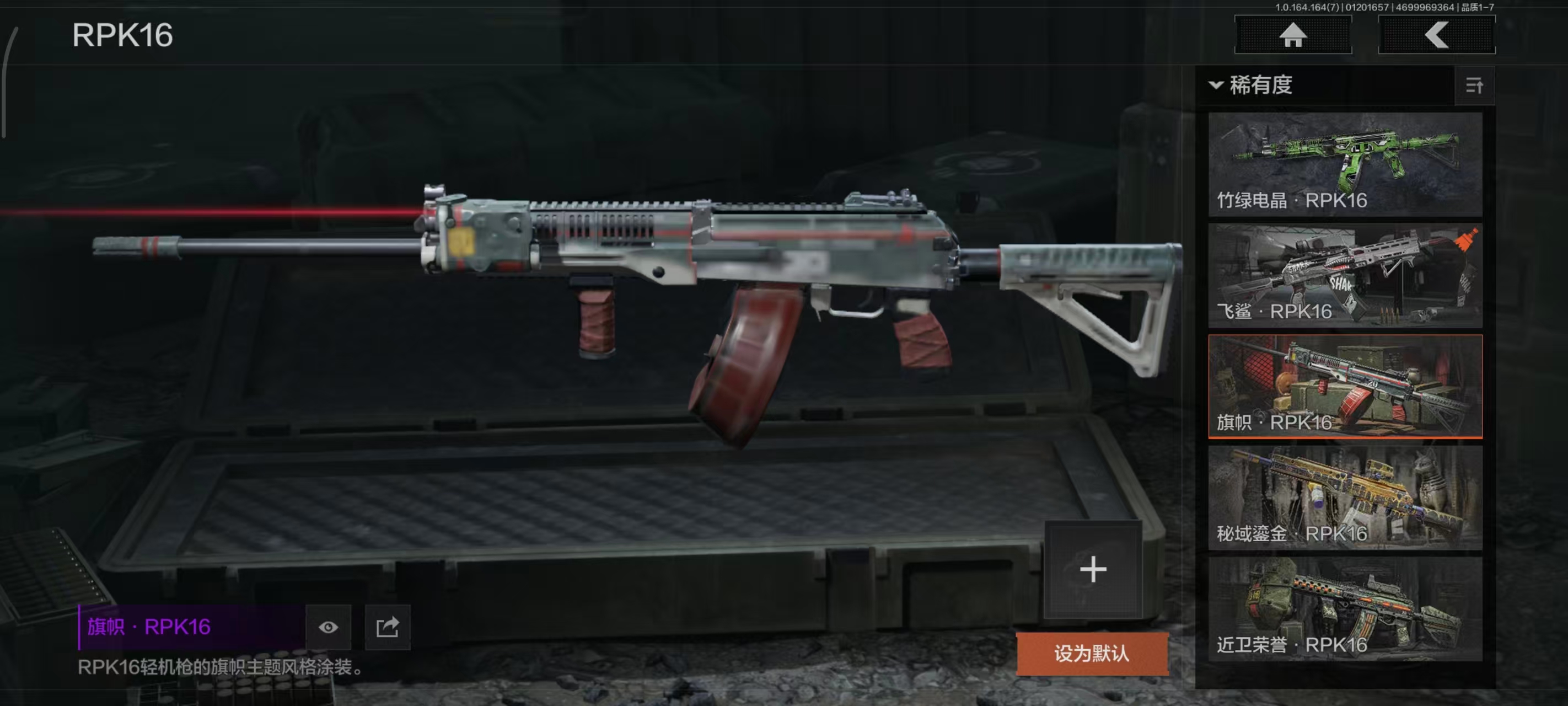Share the skin with the share icon
Viewport: 1568px width, 706px height.
pyautogui.click(x=387, y=627)
